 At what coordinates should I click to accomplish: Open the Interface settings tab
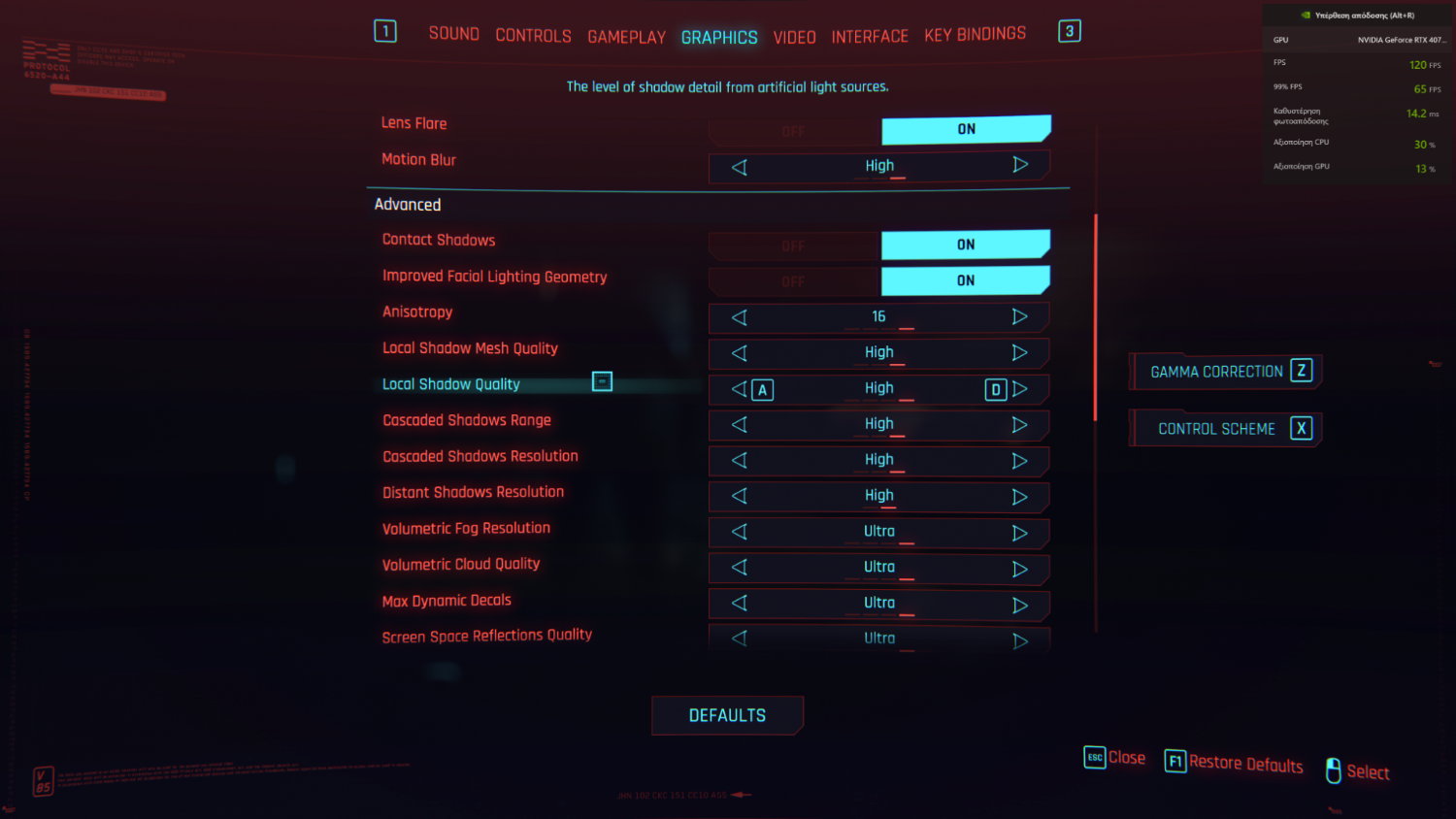click(x=870, y=37)
